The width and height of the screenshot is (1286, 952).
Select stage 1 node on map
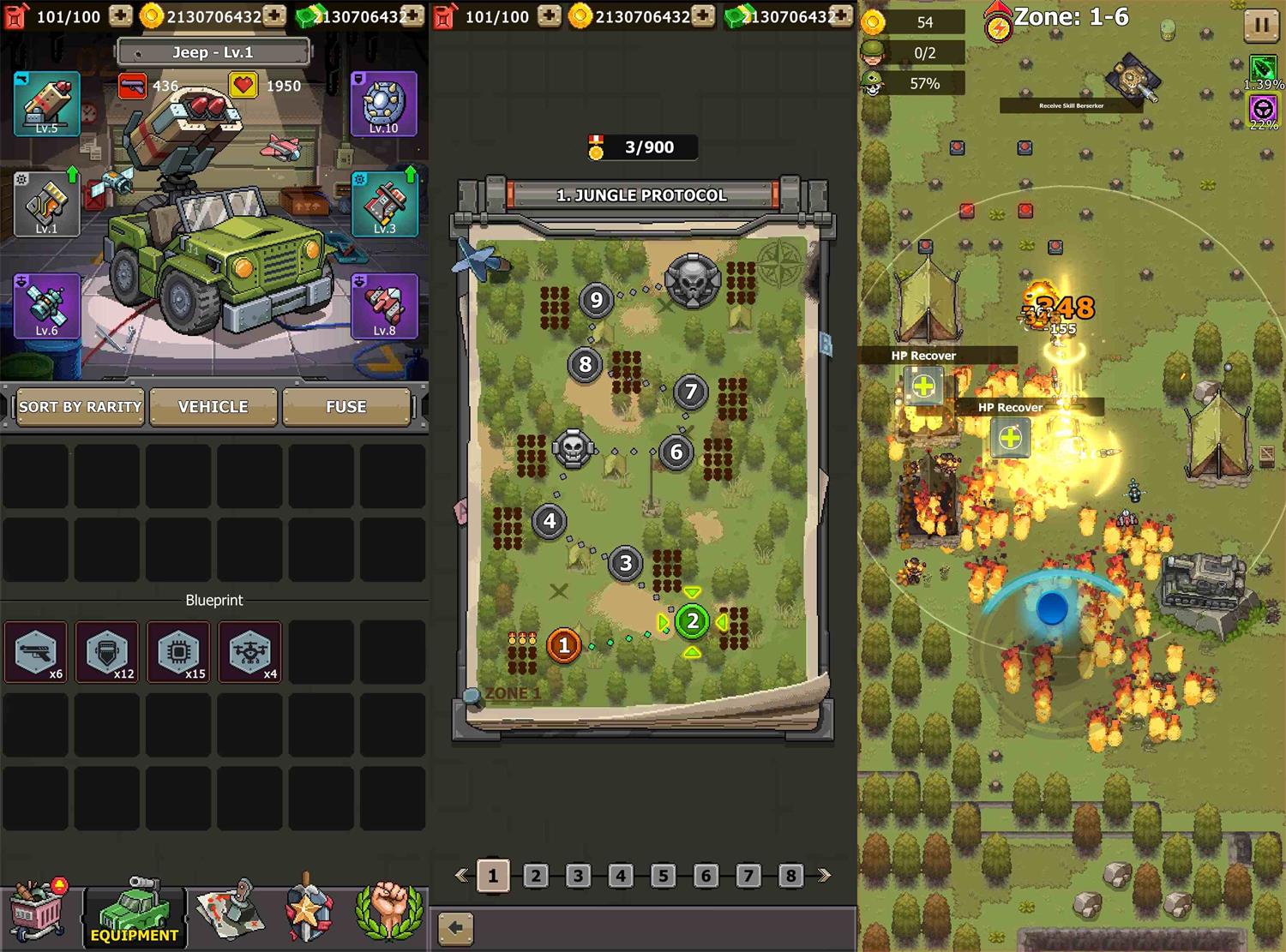click(x=563, y=645)
